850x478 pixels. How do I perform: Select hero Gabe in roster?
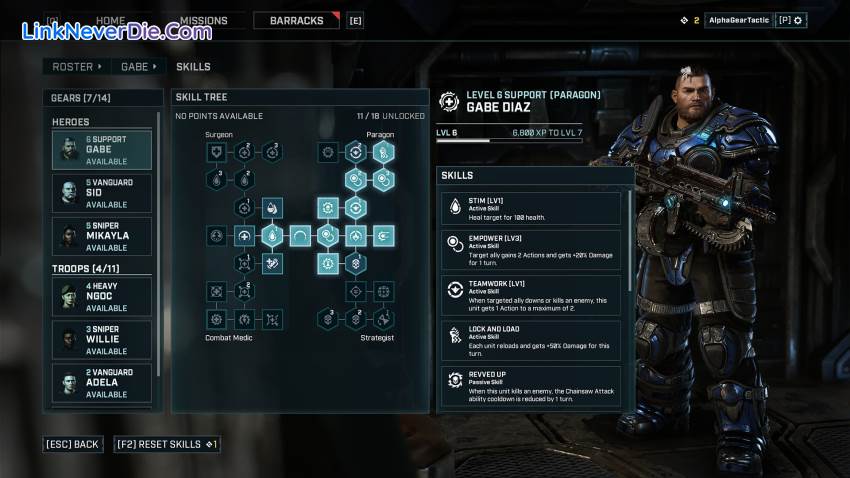coord(102,150)
